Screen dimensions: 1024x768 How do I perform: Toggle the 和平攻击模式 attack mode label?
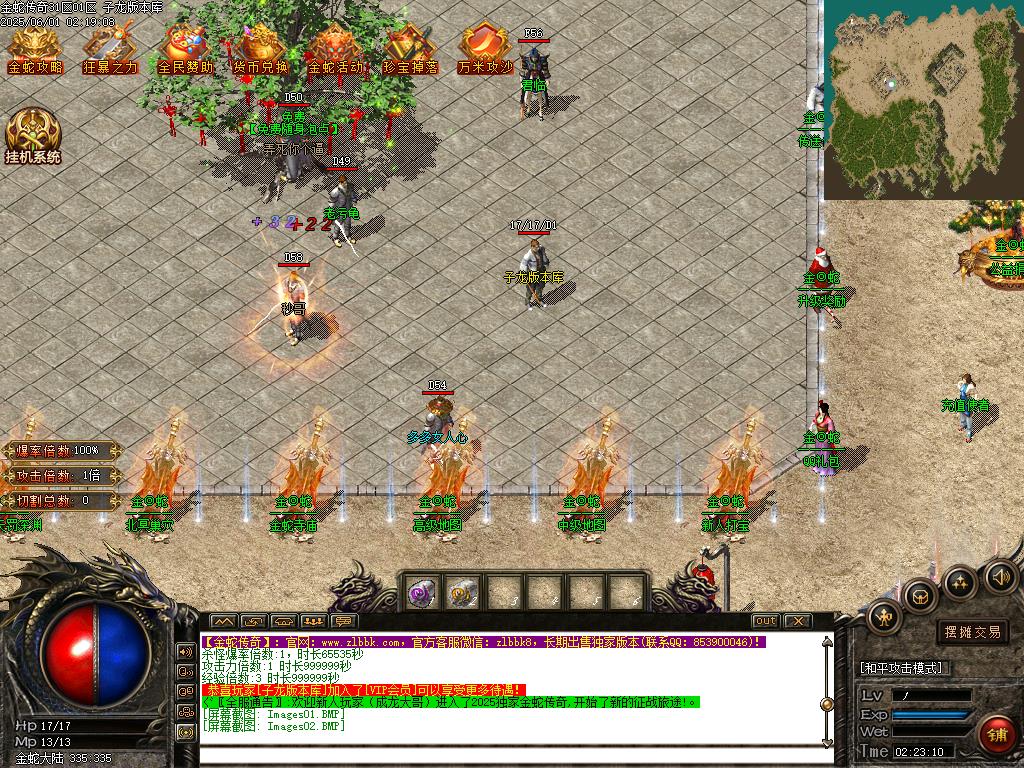coord(905,667)
